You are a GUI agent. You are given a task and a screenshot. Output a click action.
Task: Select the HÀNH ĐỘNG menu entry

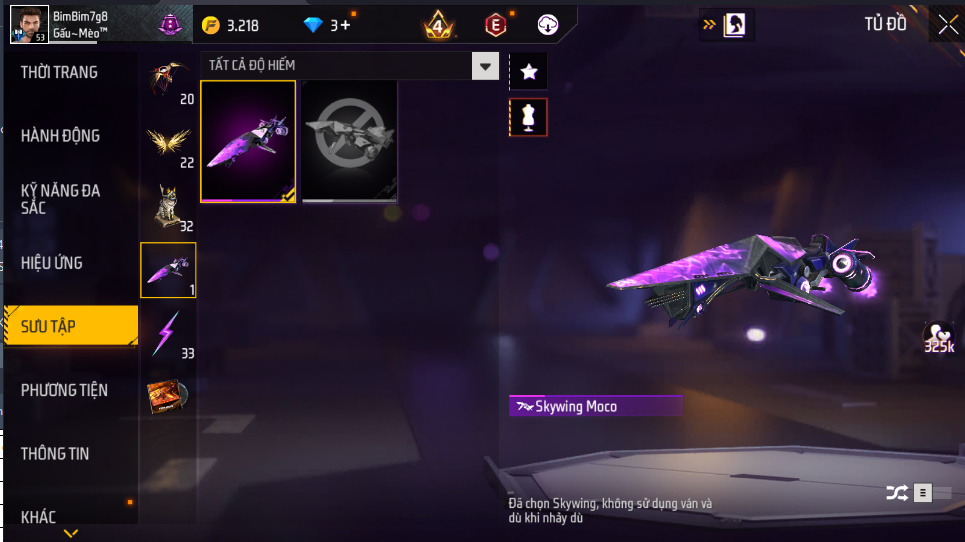(x=61, y=136)
